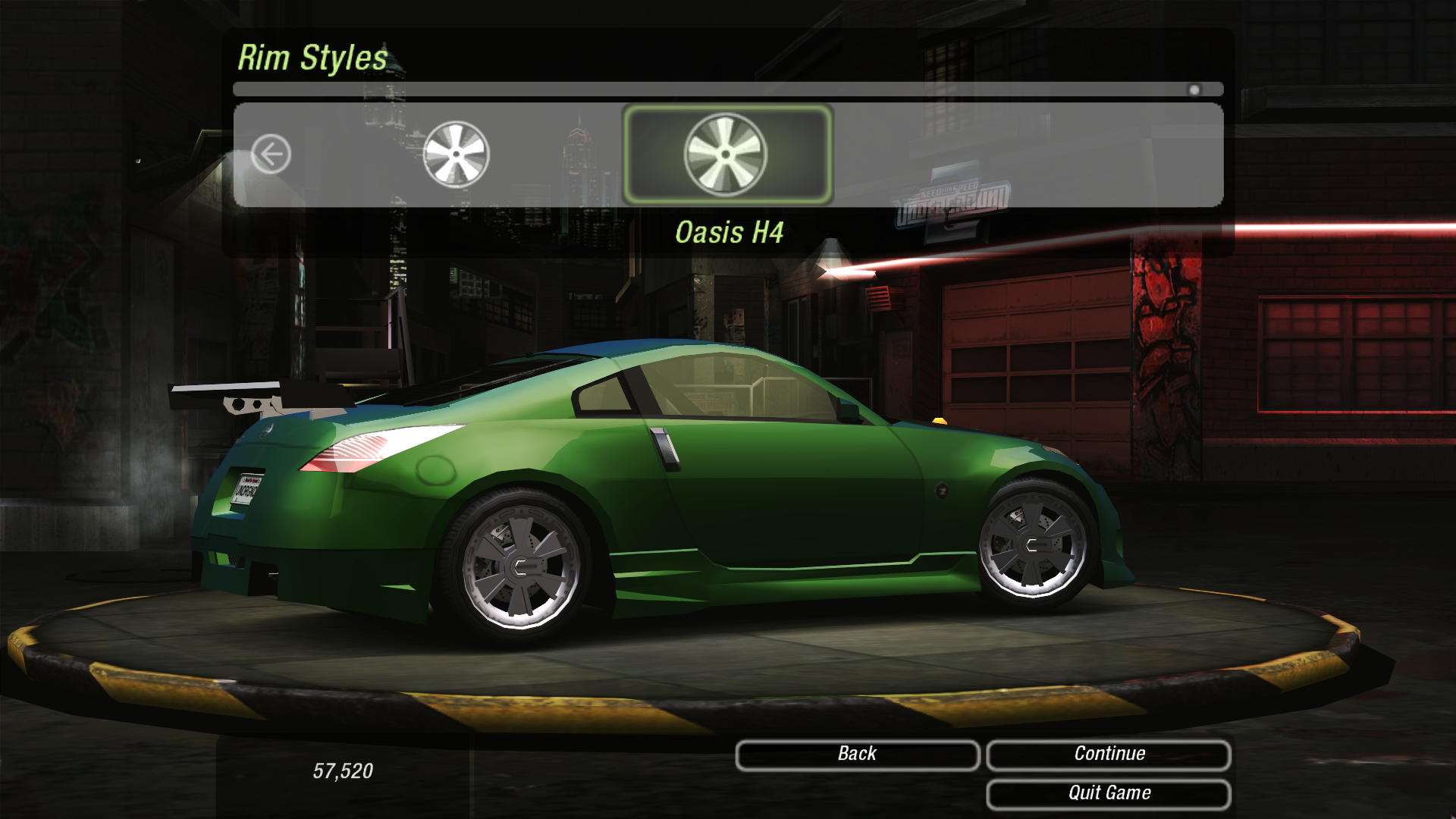Image resolution: width=1456 pixels, height=819 pixels.
Task: Click the left arrow circle icon
Action: tap(271, 155)
